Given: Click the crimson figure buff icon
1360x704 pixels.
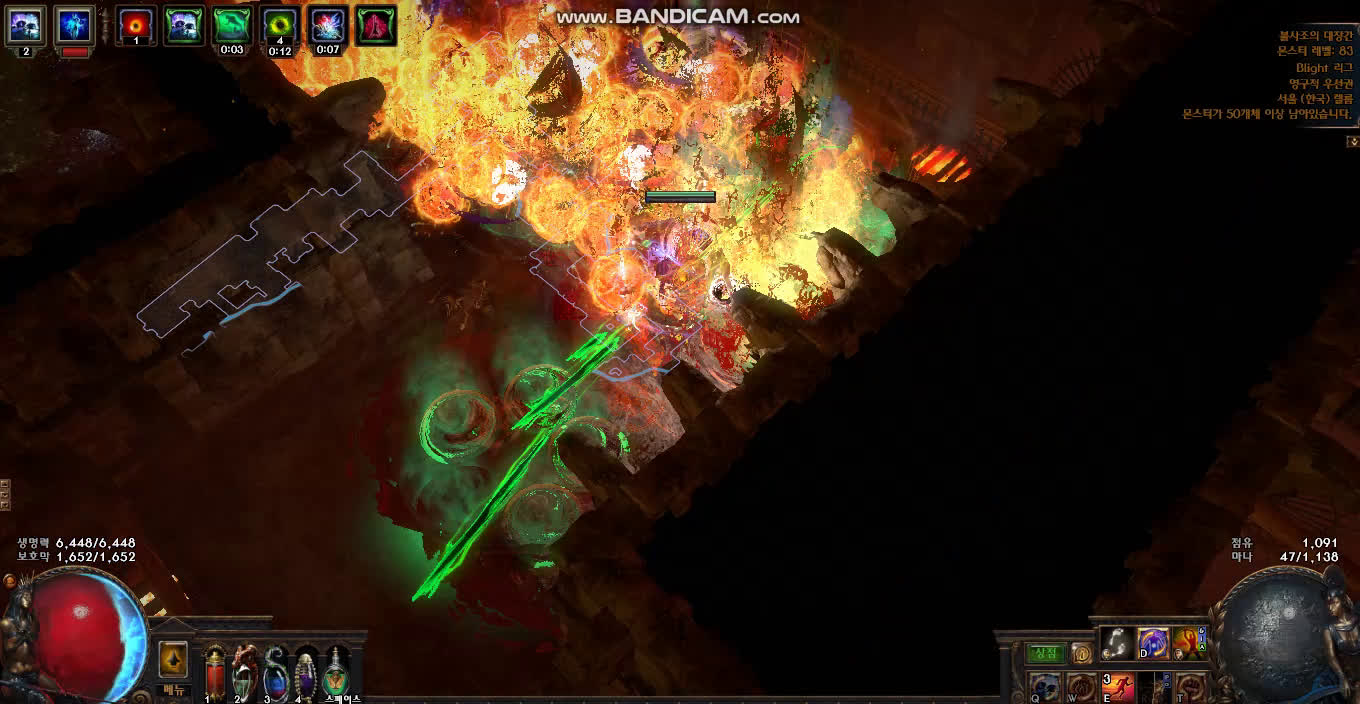Looking at the screenshot, I should [376, 25].
